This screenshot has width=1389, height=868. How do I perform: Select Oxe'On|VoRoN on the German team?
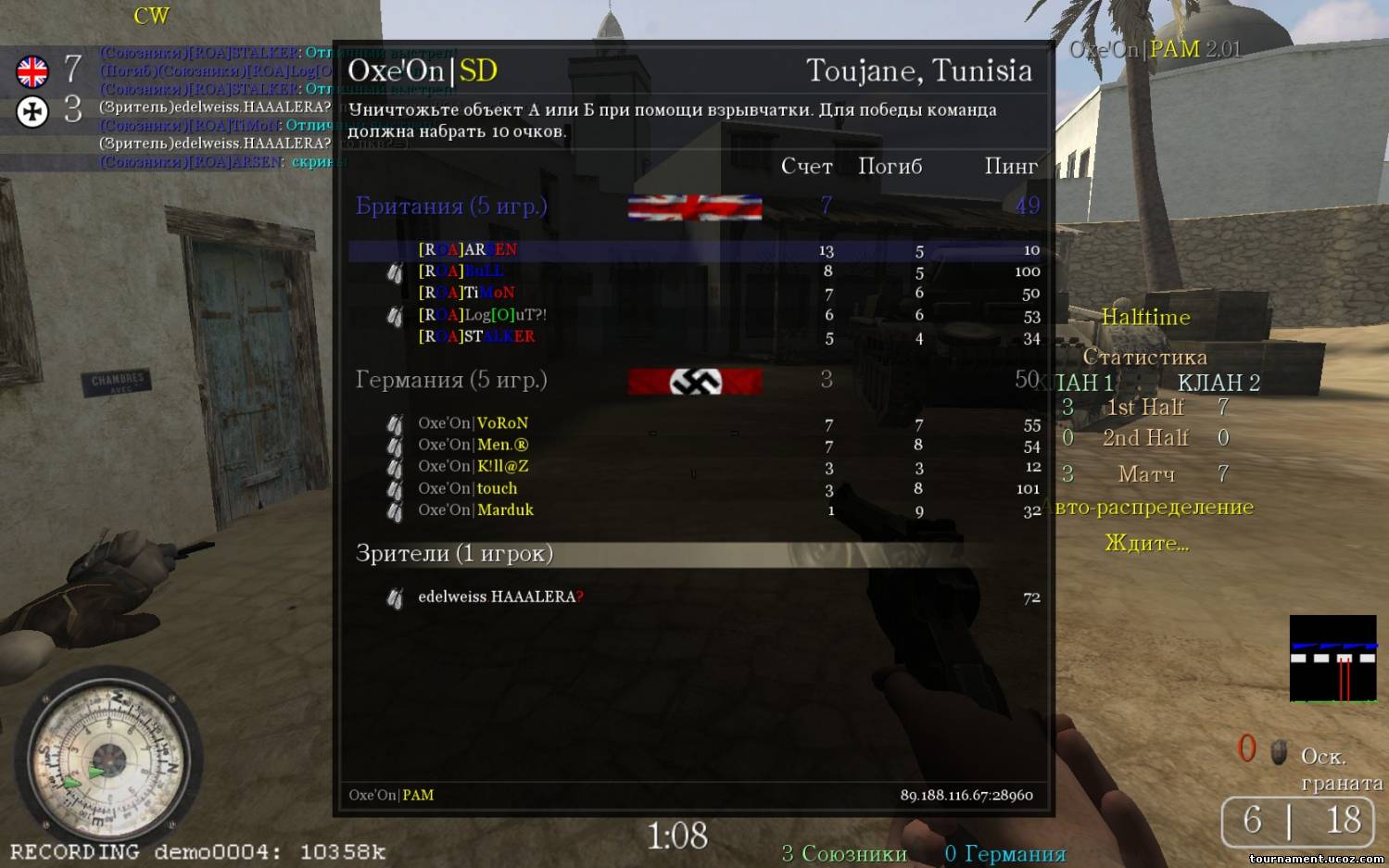click(x=473, y=423)
